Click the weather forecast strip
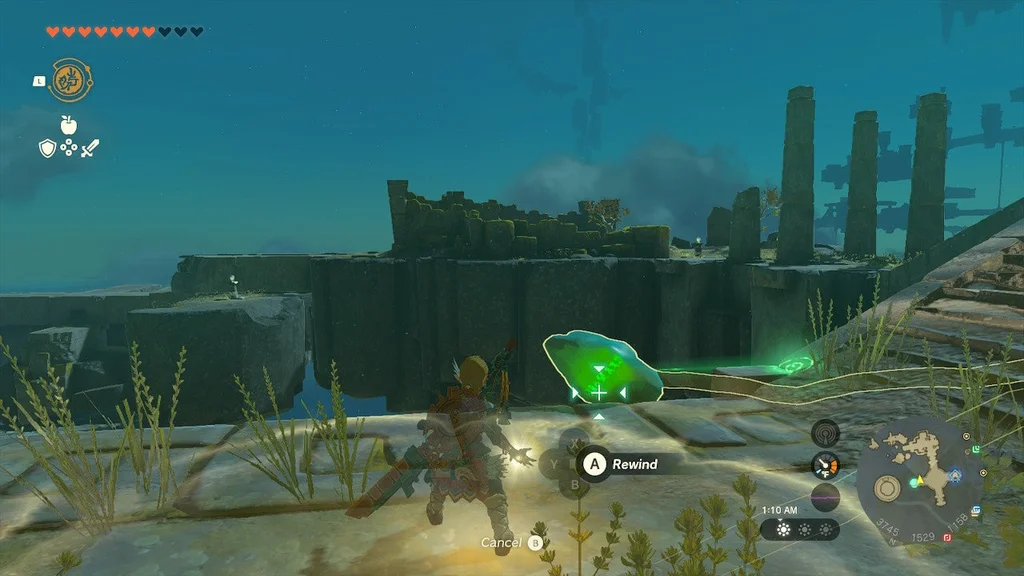Image resolution: width=1024 pixels, height=576 pixels. point(799,529)
